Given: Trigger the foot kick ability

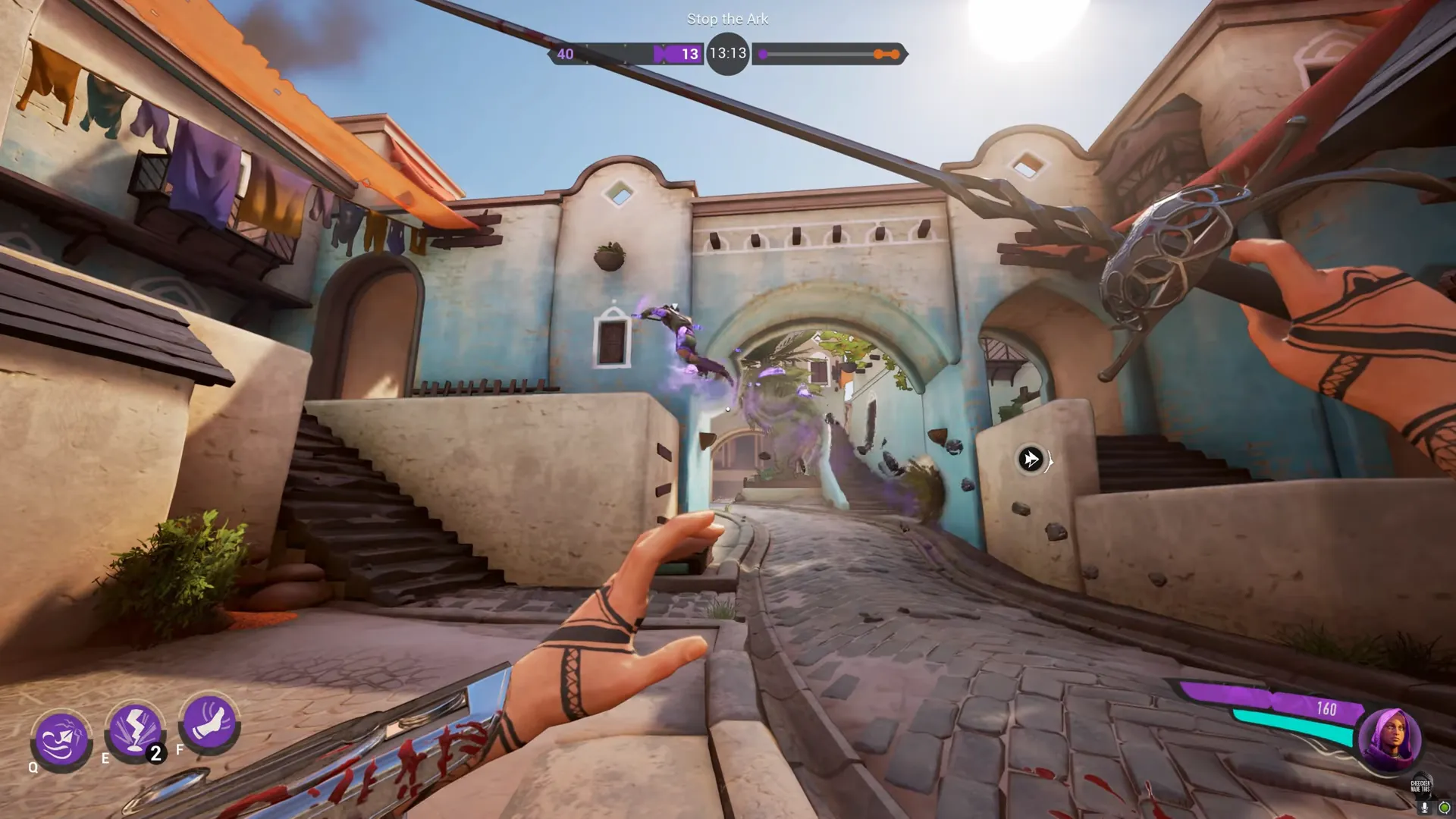Looking at the screenshot, I should point(209,721).
